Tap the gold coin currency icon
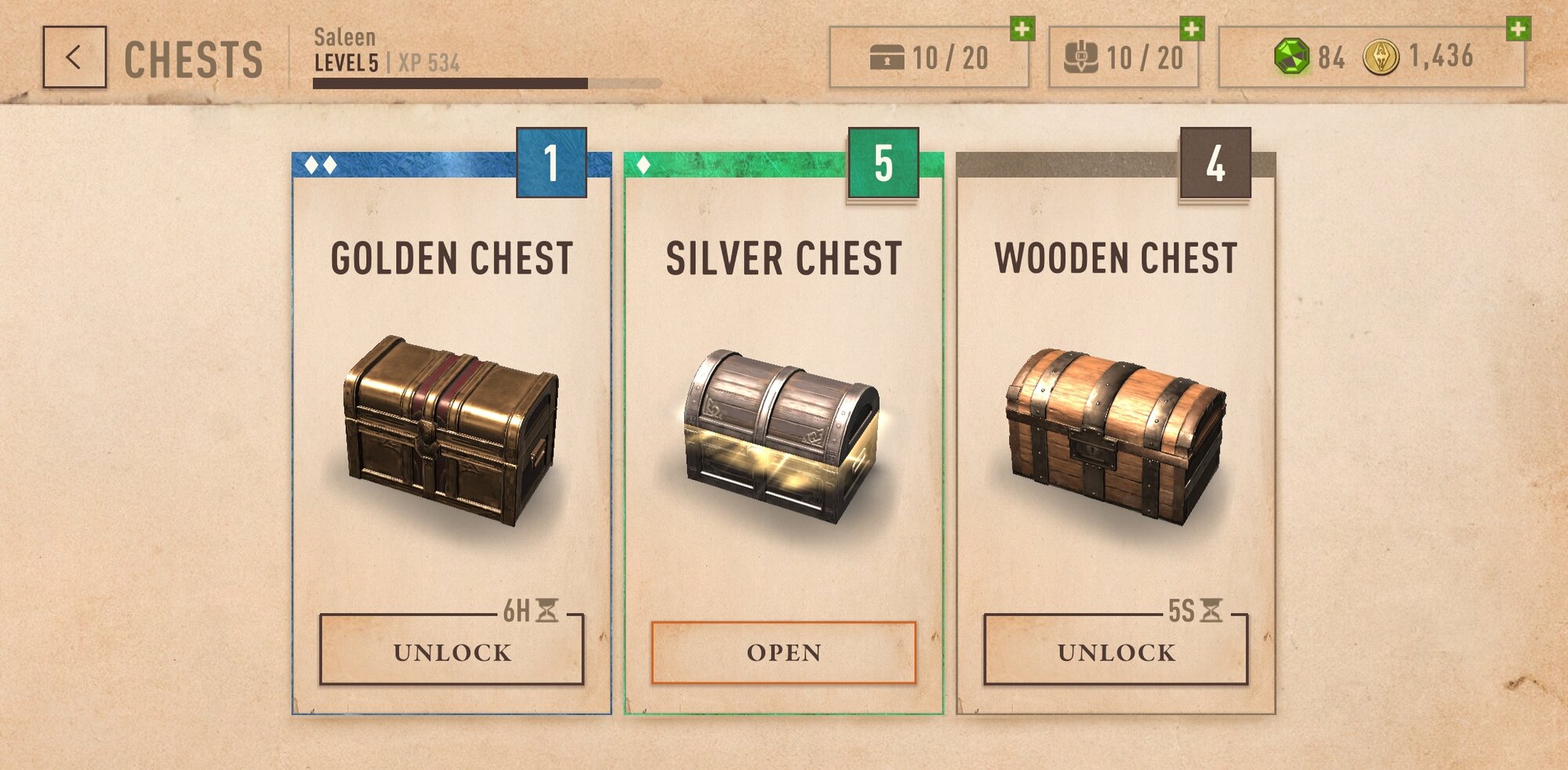This screenshot has width=1568, height=770. point(1381,57)
